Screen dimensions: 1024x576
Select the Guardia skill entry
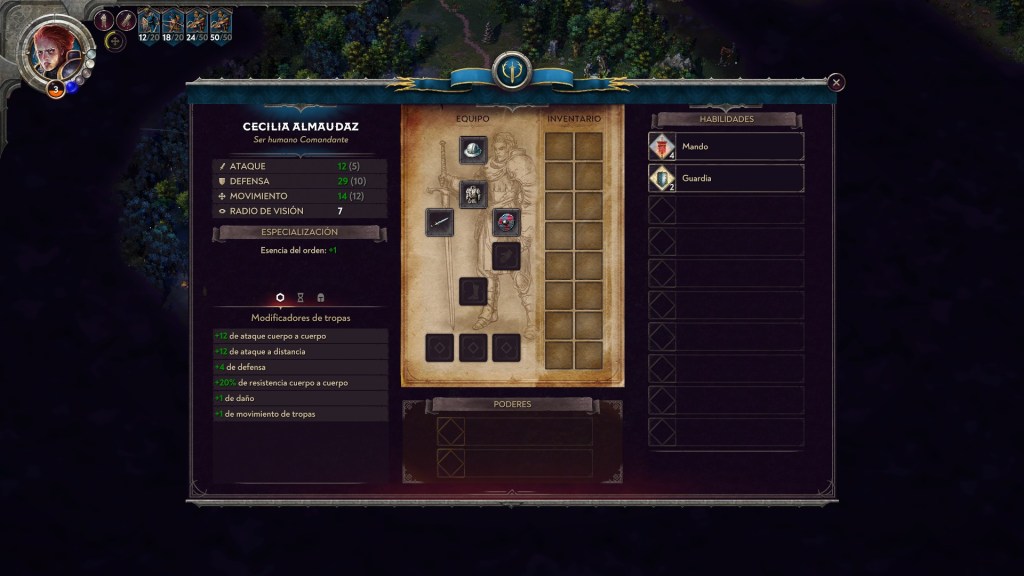tap(726, 178)
